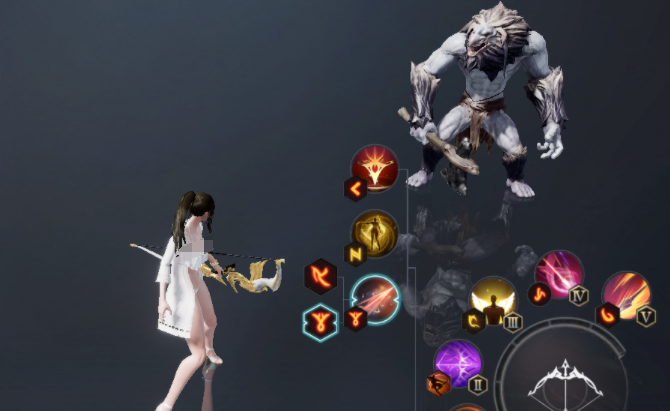670x411 pixels.
Task: Trigger the orange arrow slash skill V
Action: tap(627, 295)
